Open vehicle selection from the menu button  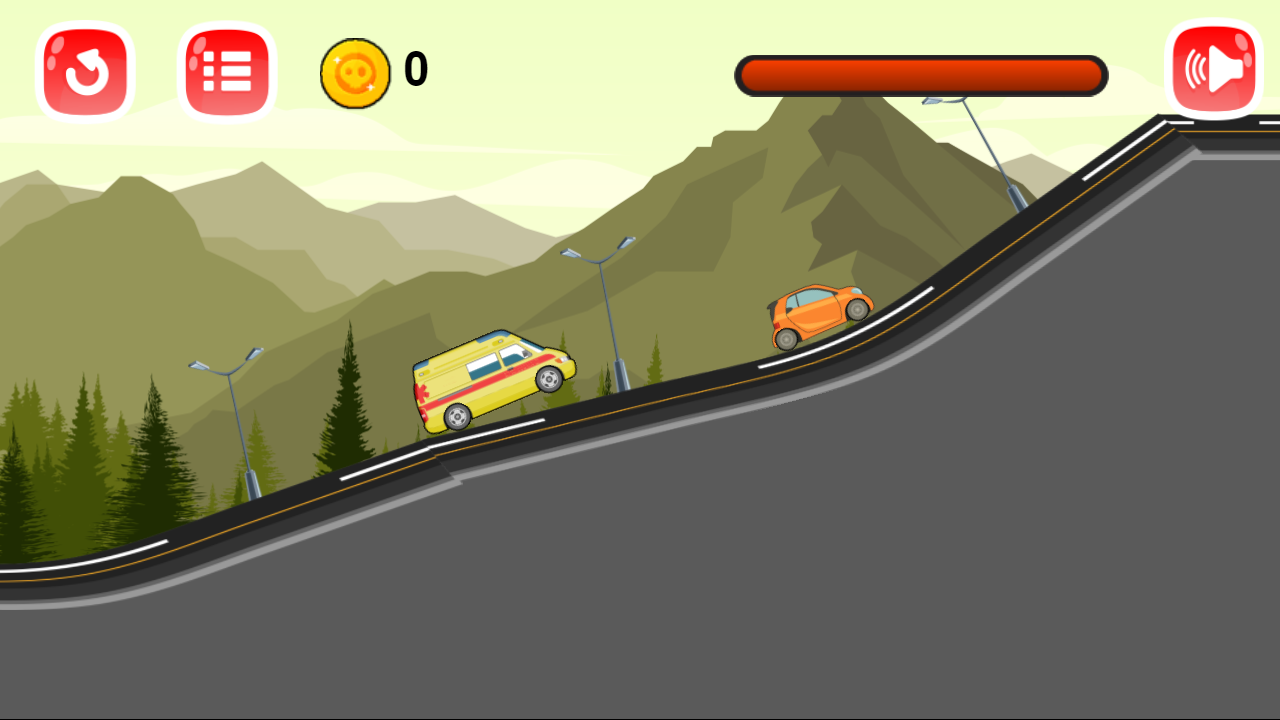click(226, 68)
